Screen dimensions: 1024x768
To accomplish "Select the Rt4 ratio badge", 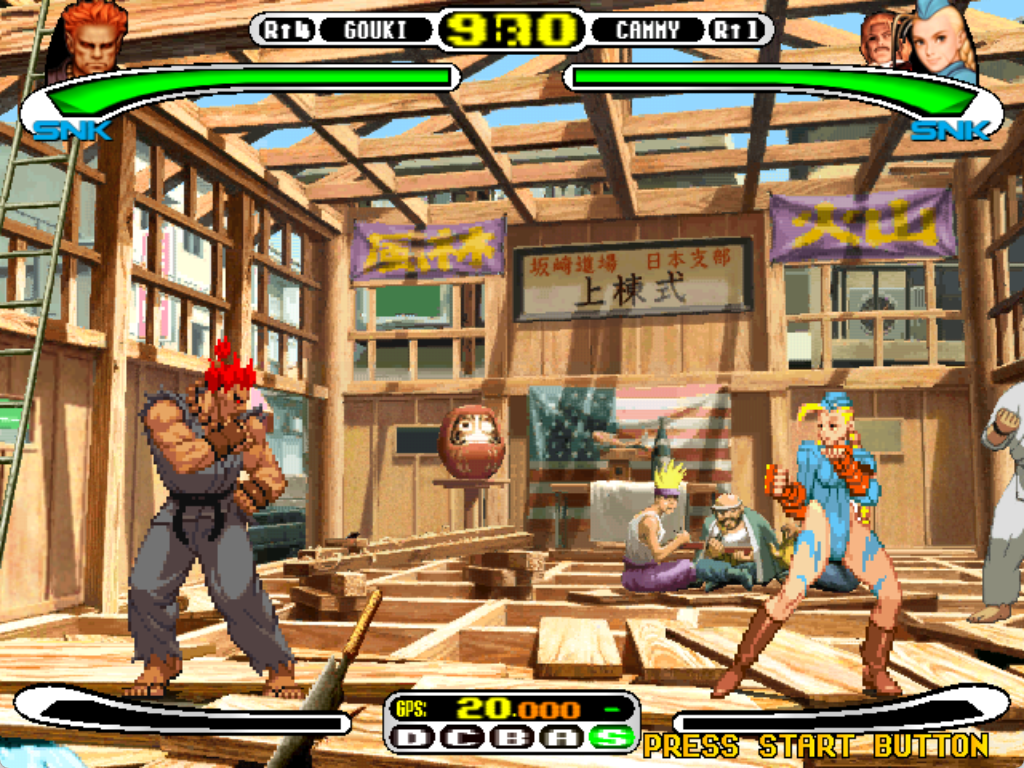I will 286,30.
